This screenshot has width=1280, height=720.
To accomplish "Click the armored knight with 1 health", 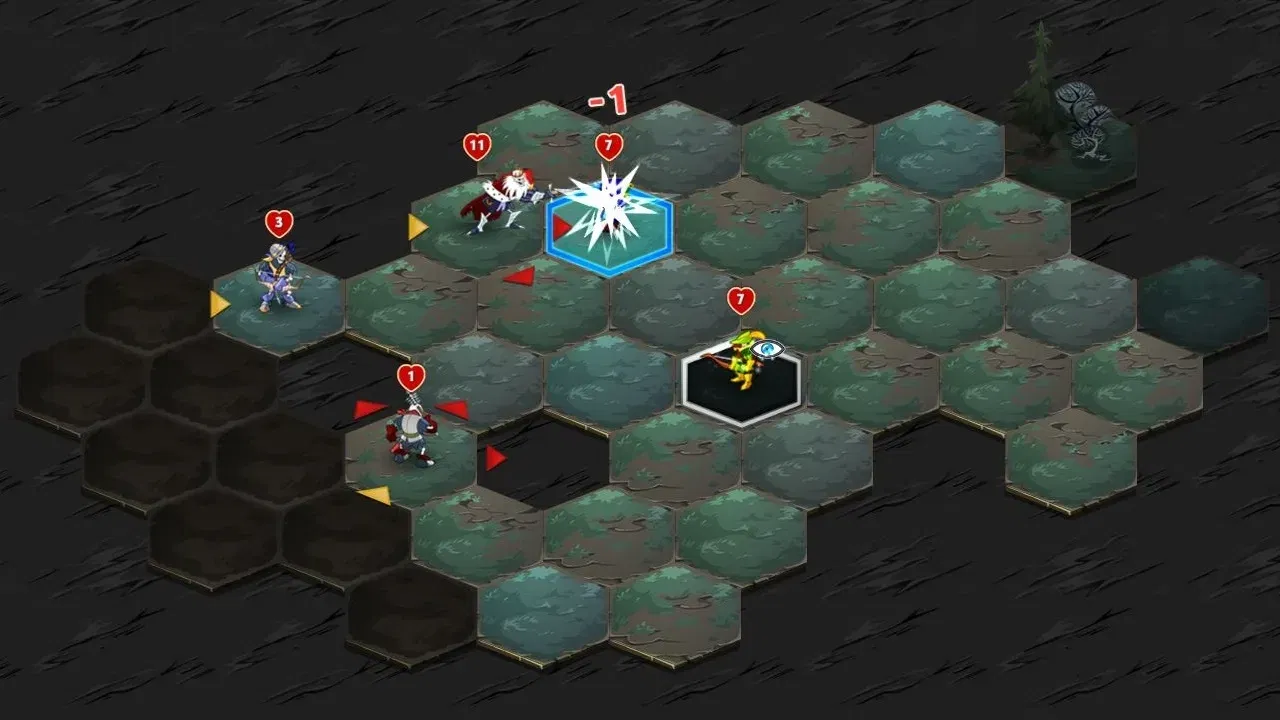I will pyautogui.click(x=412, y=430).
